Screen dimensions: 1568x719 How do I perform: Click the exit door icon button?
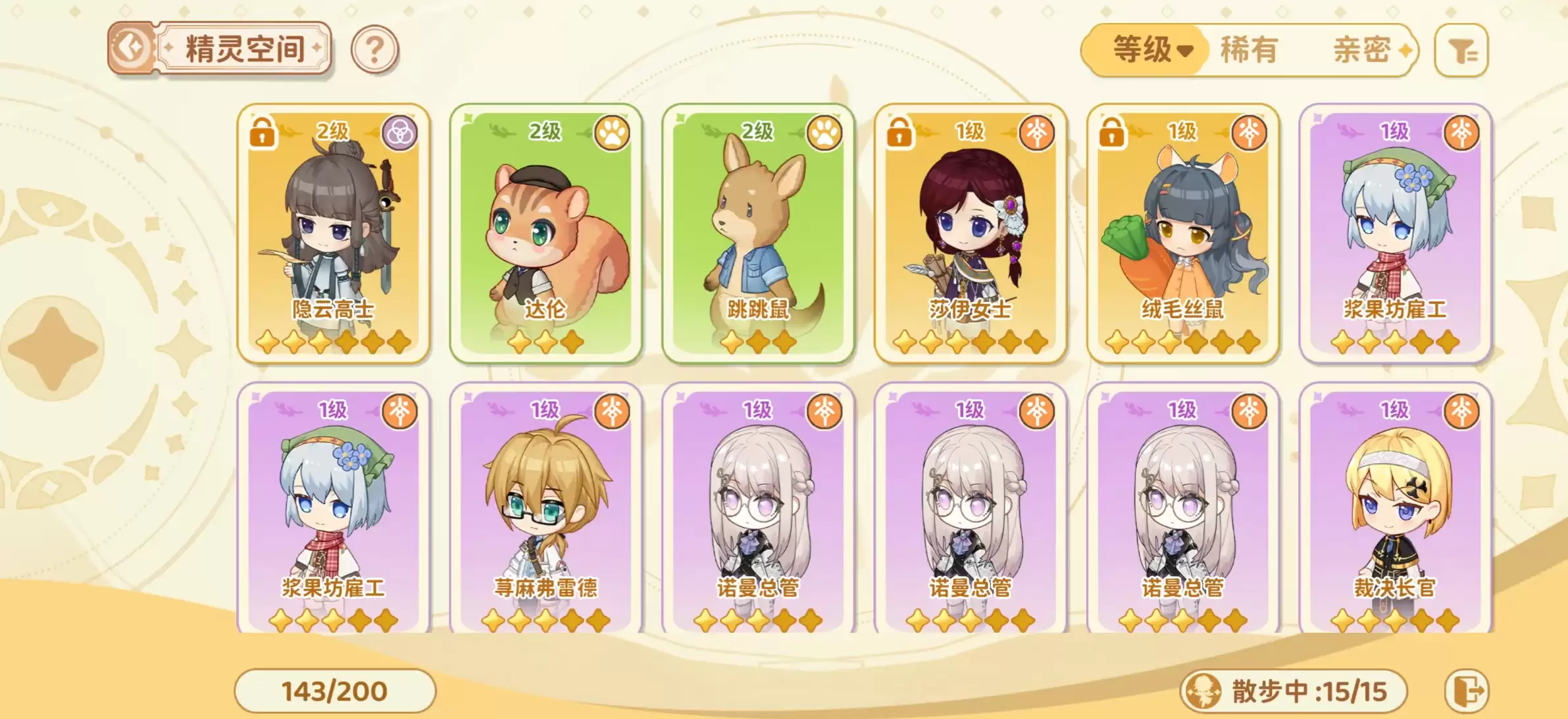click(x=1467, y=691)
